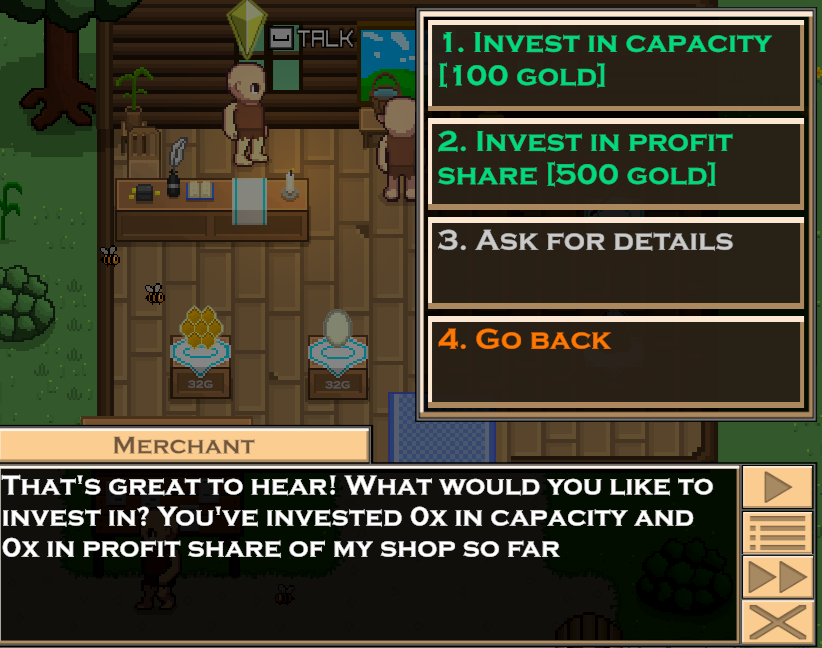Screen dimensions: 822x648
Task: Fast-forward dialogue with double arrow button
Action: coord(777,577)
